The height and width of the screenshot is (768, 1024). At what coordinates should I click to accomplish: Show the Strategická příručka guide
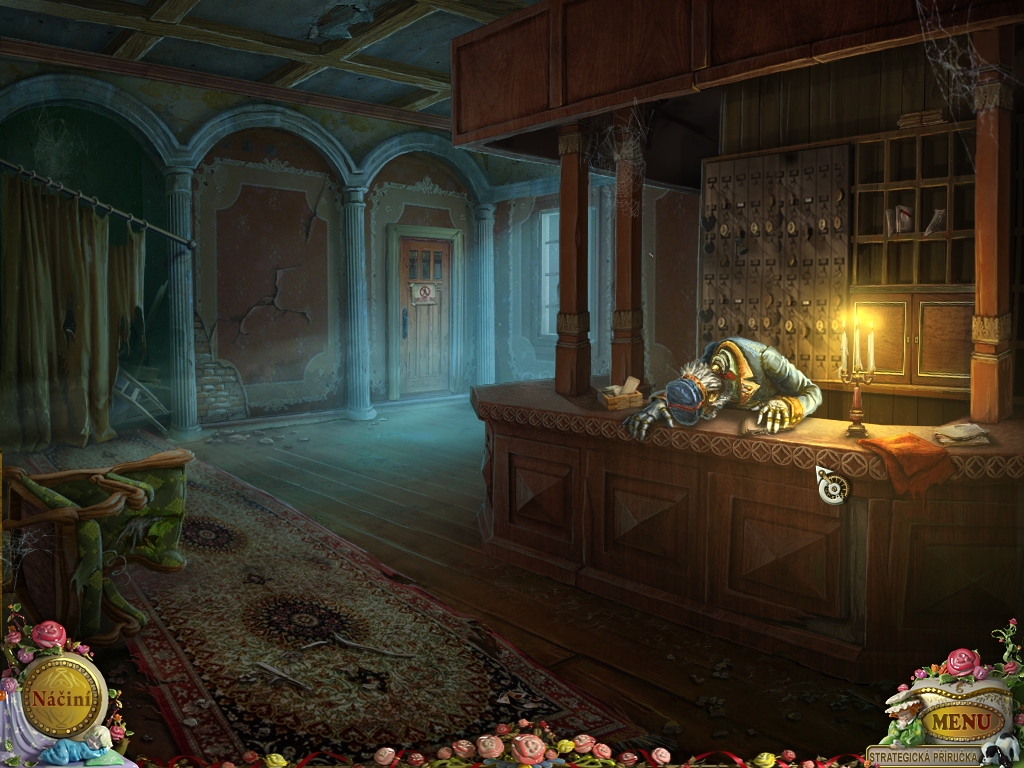922,757
